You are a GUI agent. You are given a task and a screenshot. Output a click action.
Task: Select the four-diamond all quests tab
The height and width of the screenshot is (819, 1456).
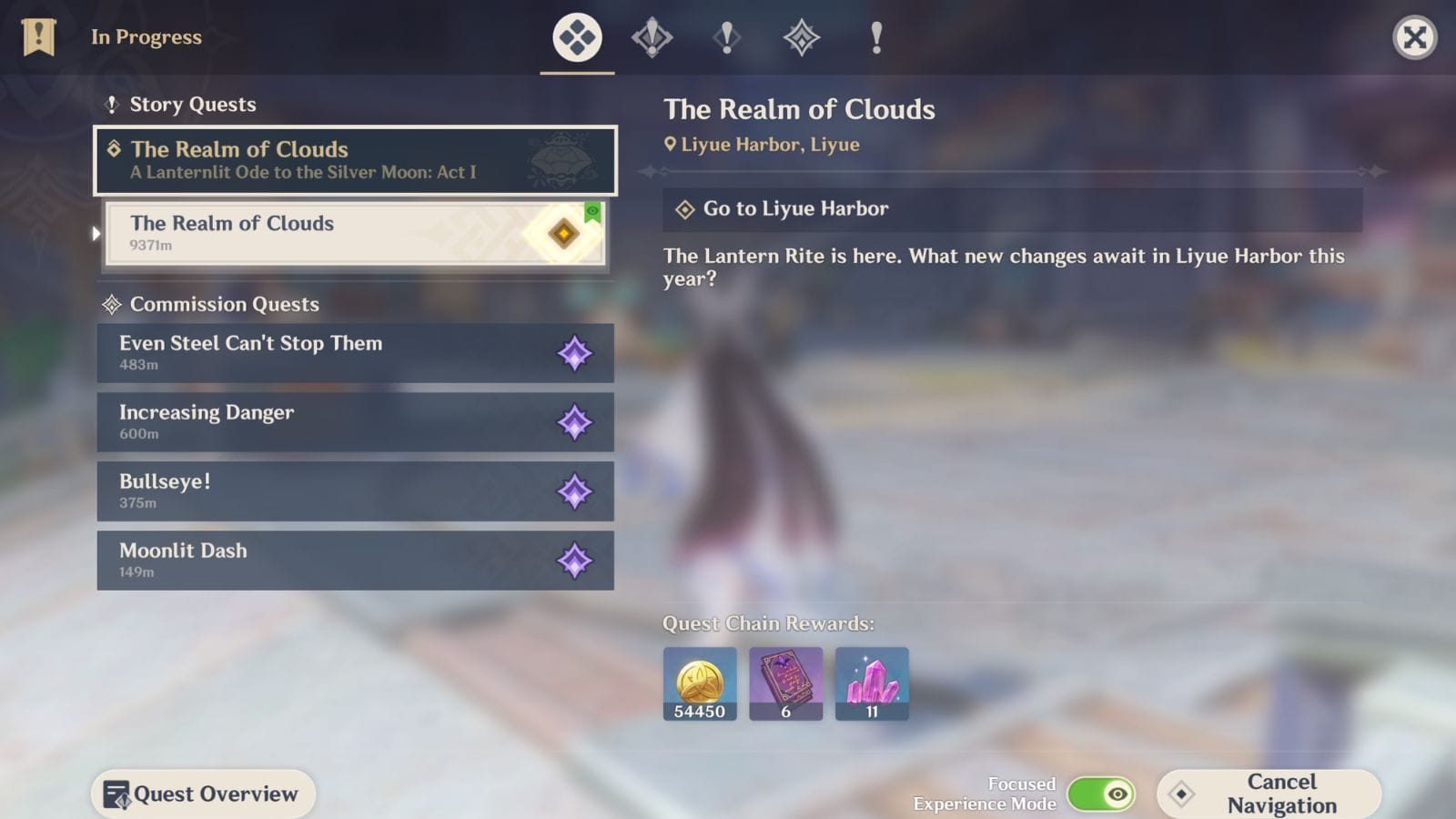coord(577,37)
